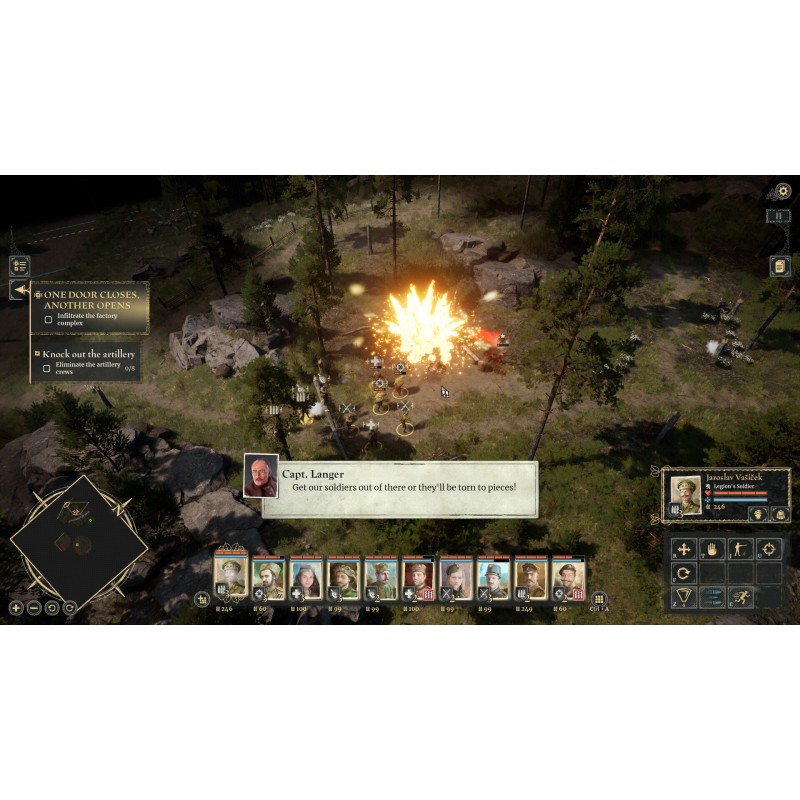Activate the aiming soldier attack command

coord(741,548)
